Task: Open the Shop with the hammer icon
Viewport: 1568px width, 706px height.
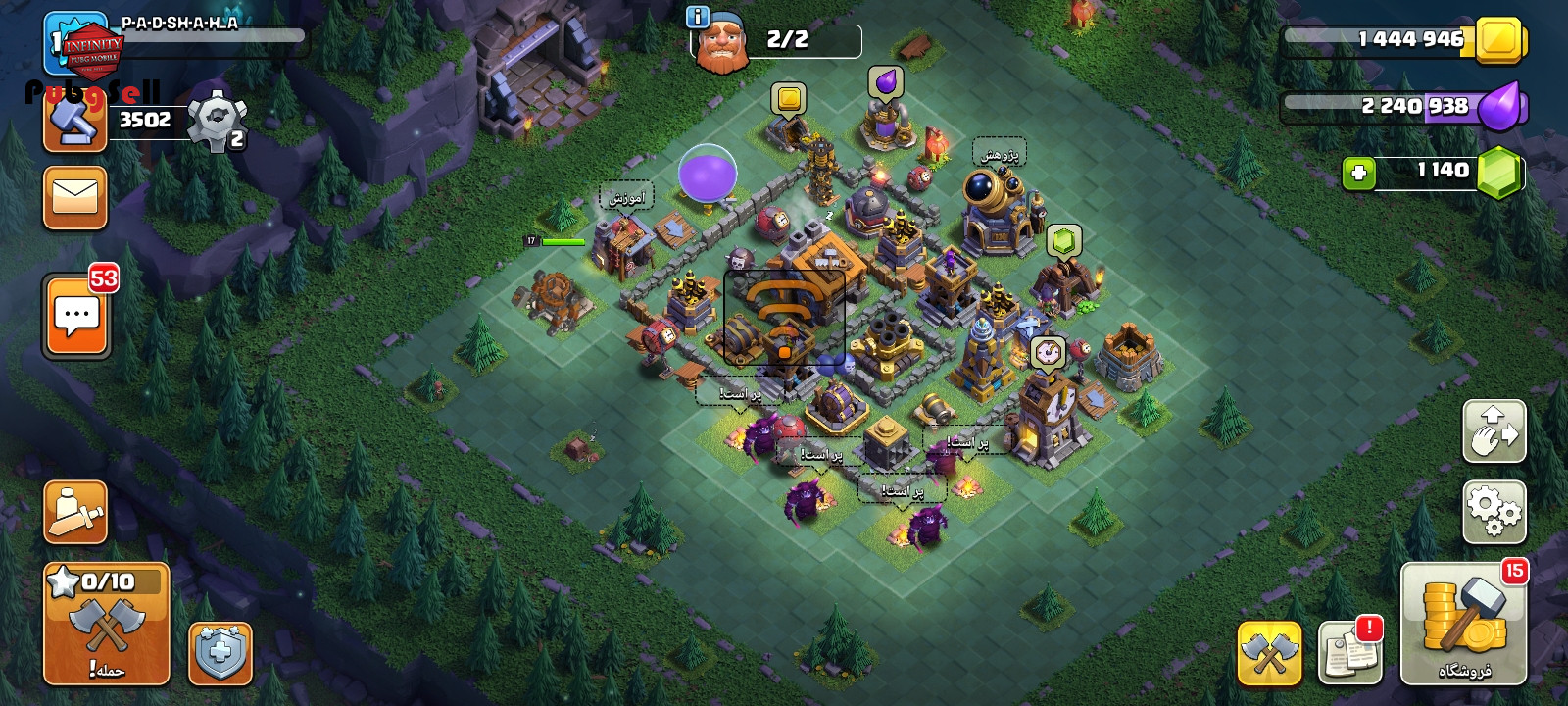Action: (x=1463, y=623)
